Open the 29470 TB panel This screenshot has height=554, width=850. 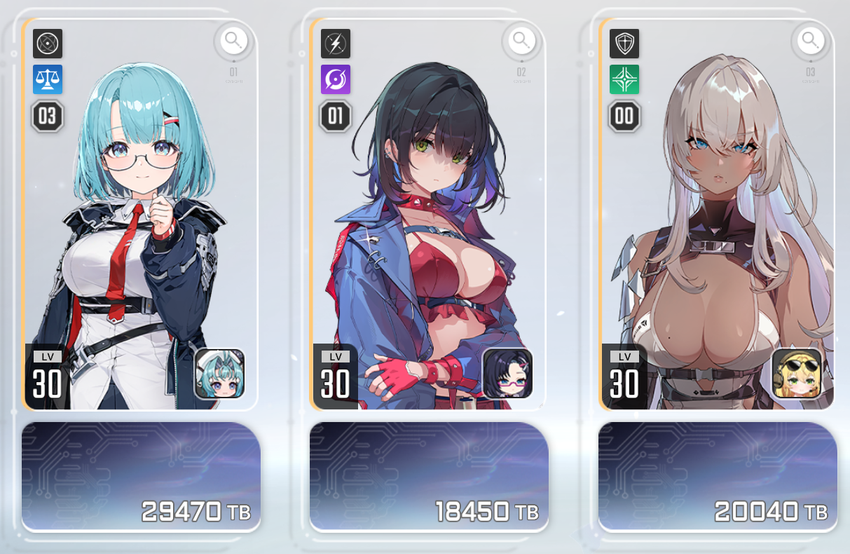tap(141, 476)
